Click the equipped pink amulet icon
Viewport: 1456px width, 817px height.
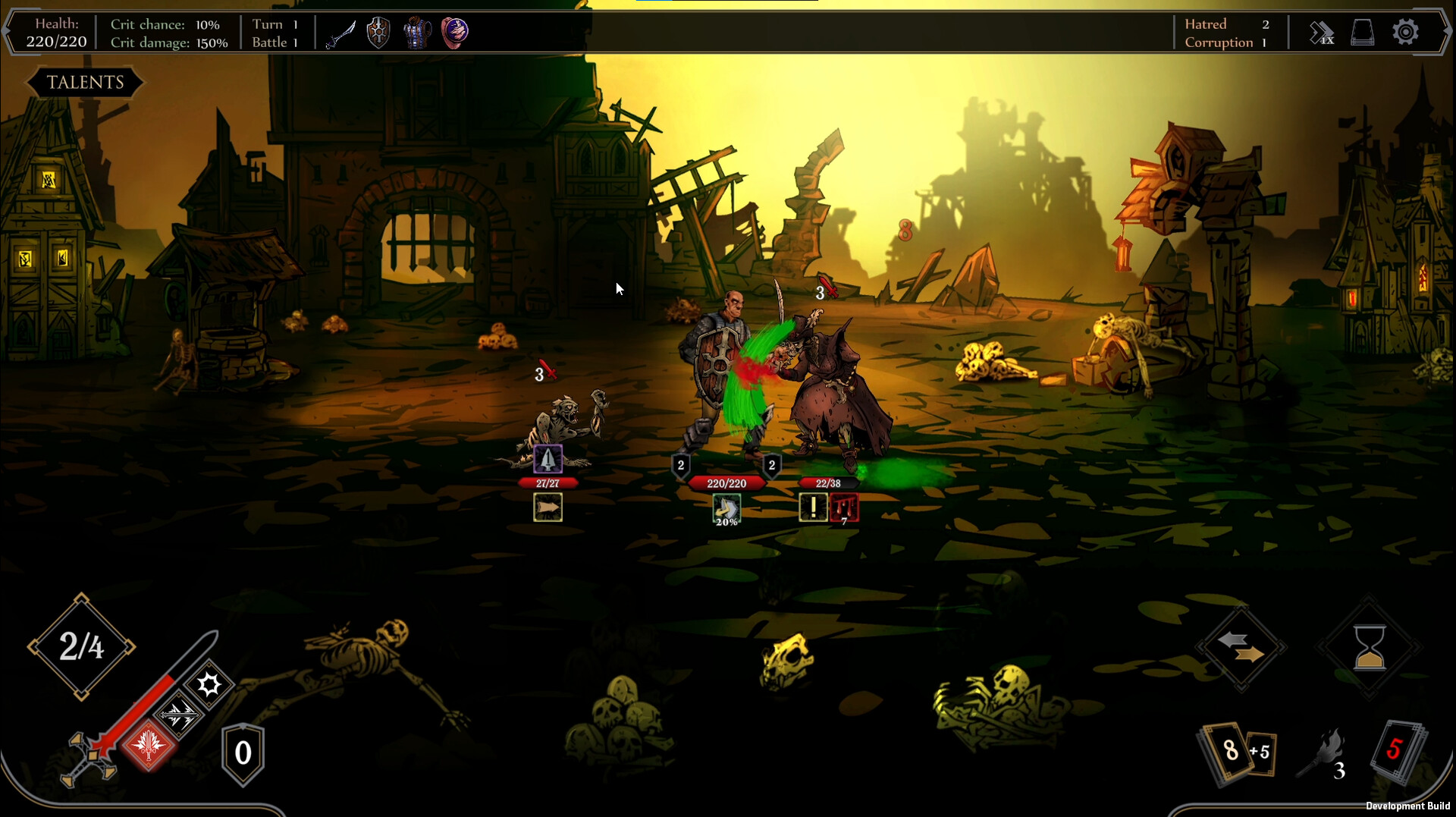456,32
